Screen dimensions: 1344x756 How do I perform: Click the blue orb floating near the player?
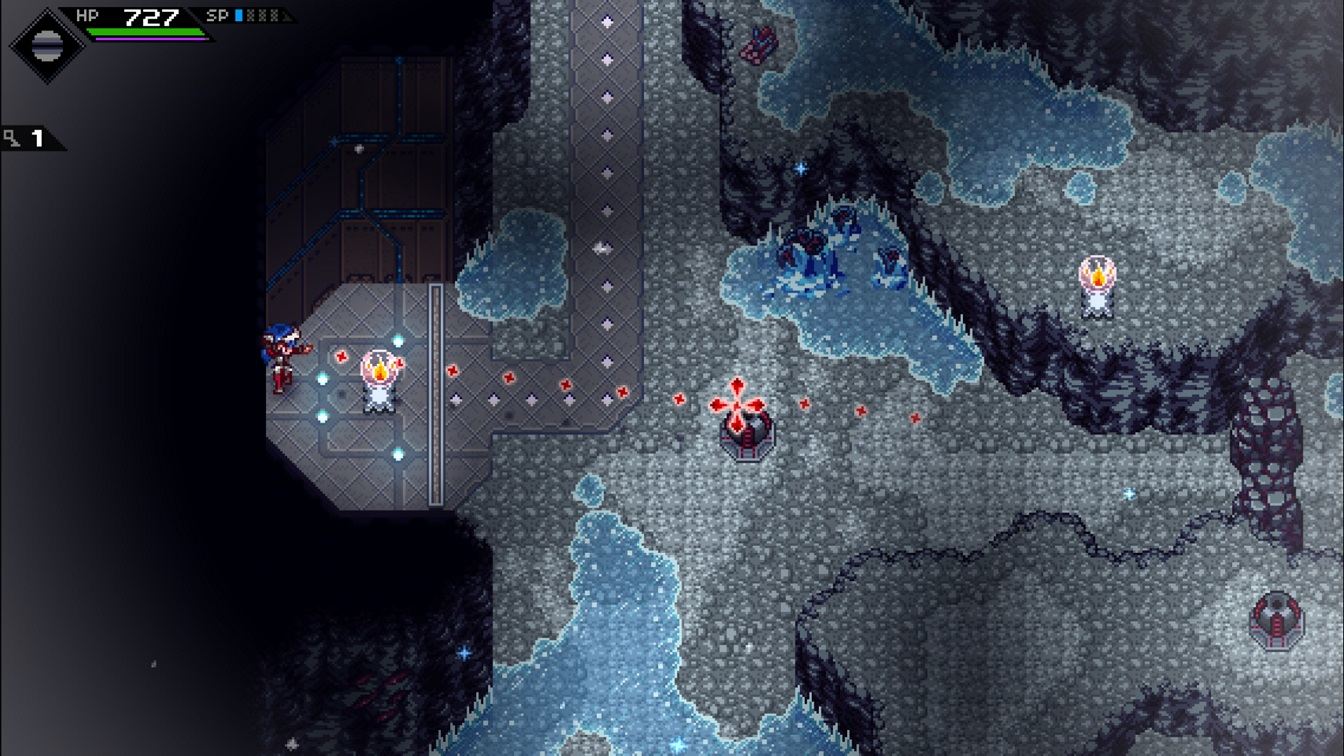click(x=322, y=380)
